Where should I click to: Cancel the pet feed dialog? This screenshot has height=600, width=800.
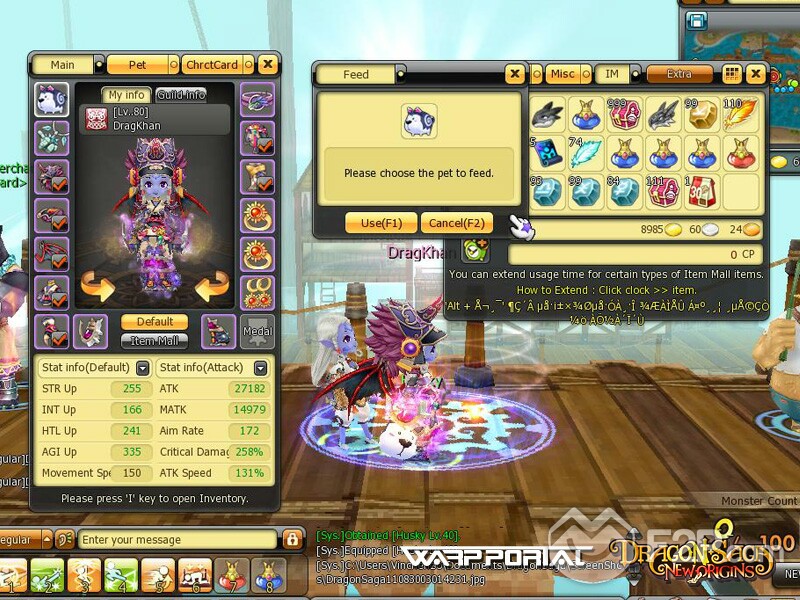(x=456, y=223)
